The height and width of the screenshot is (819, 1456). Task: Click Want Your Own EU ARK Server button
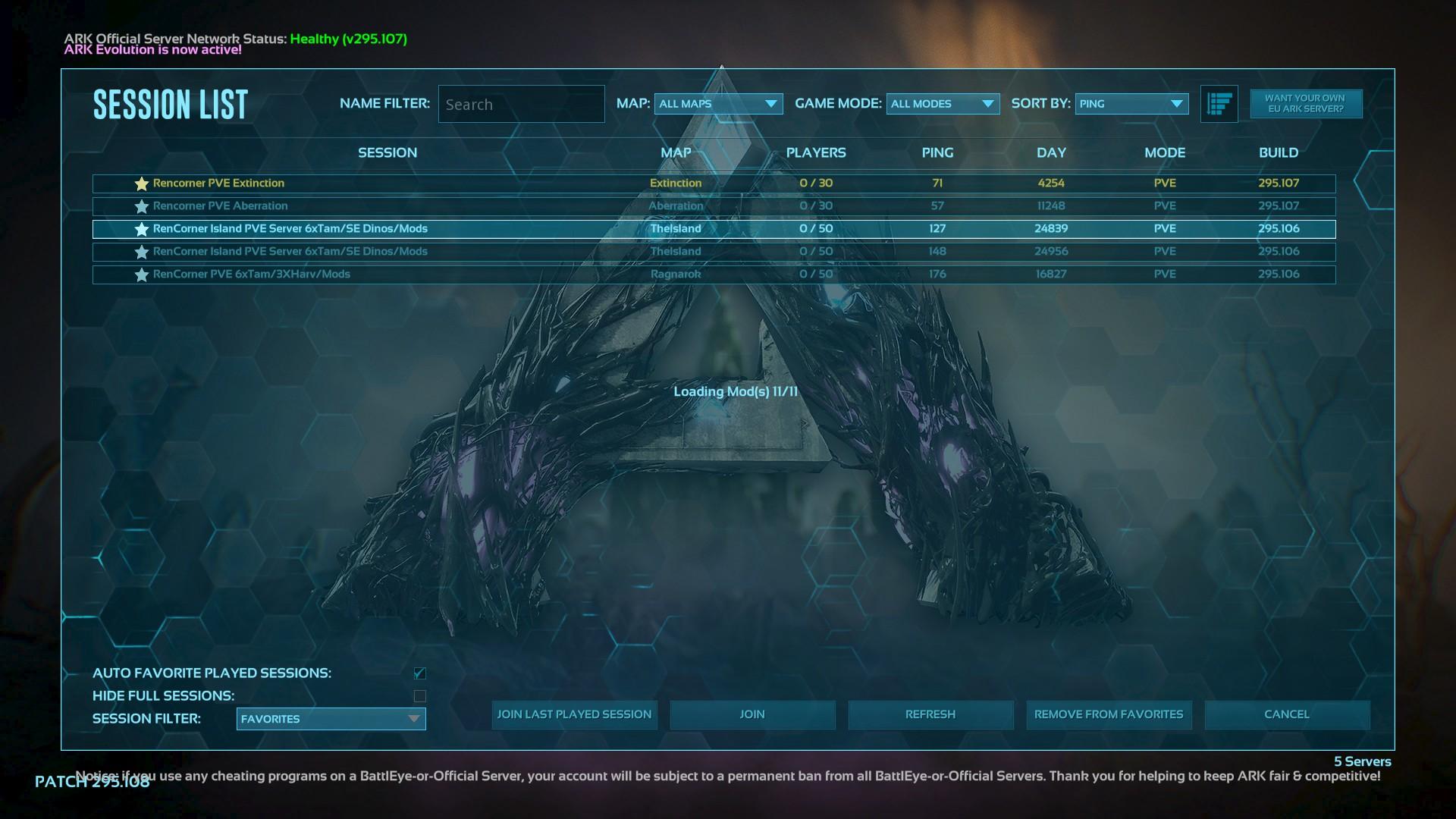(1305, 104)
